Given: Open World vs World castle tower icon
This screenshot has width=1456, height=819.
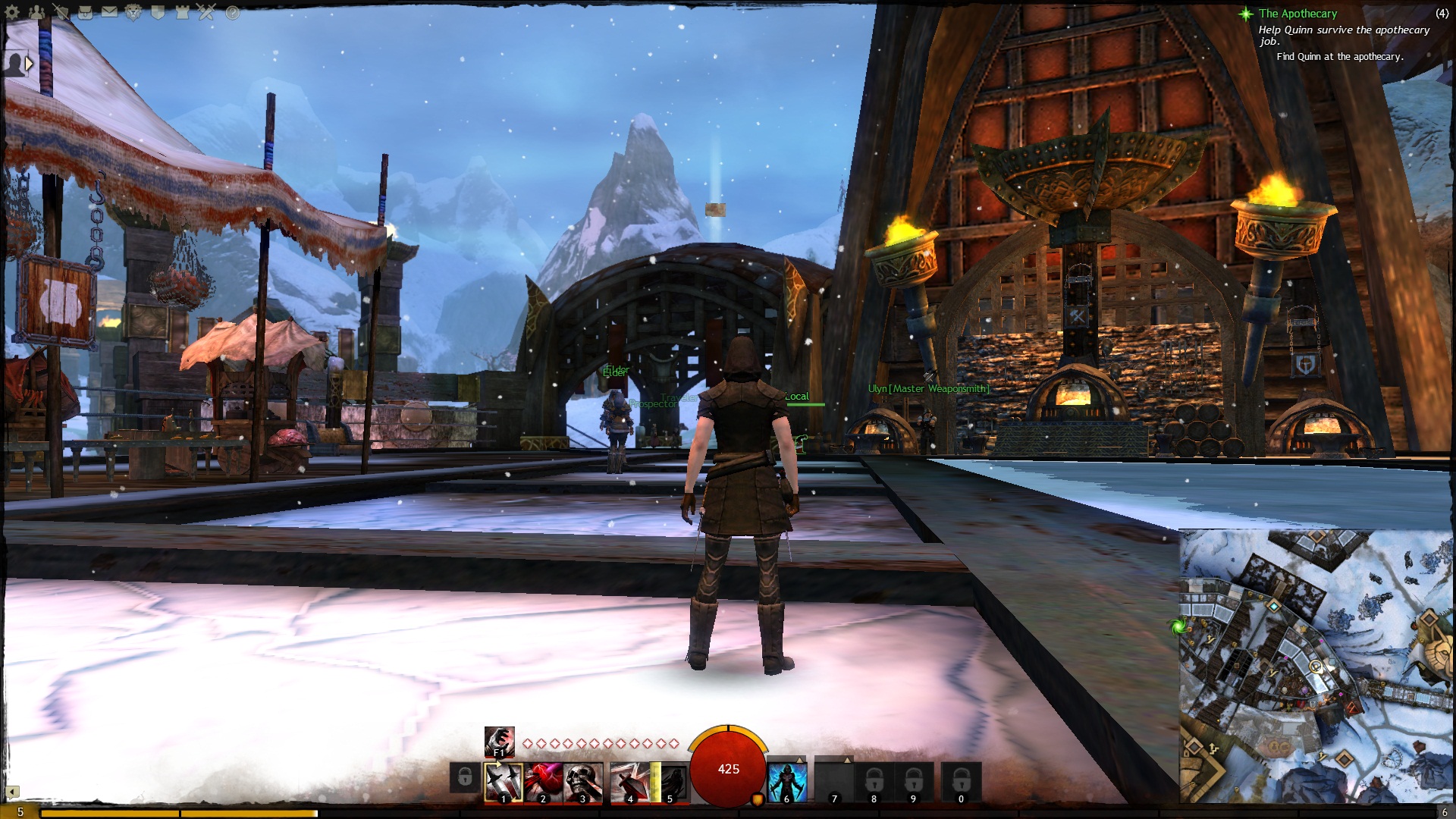Looking at the screenshot, I should tap(182, 12).
